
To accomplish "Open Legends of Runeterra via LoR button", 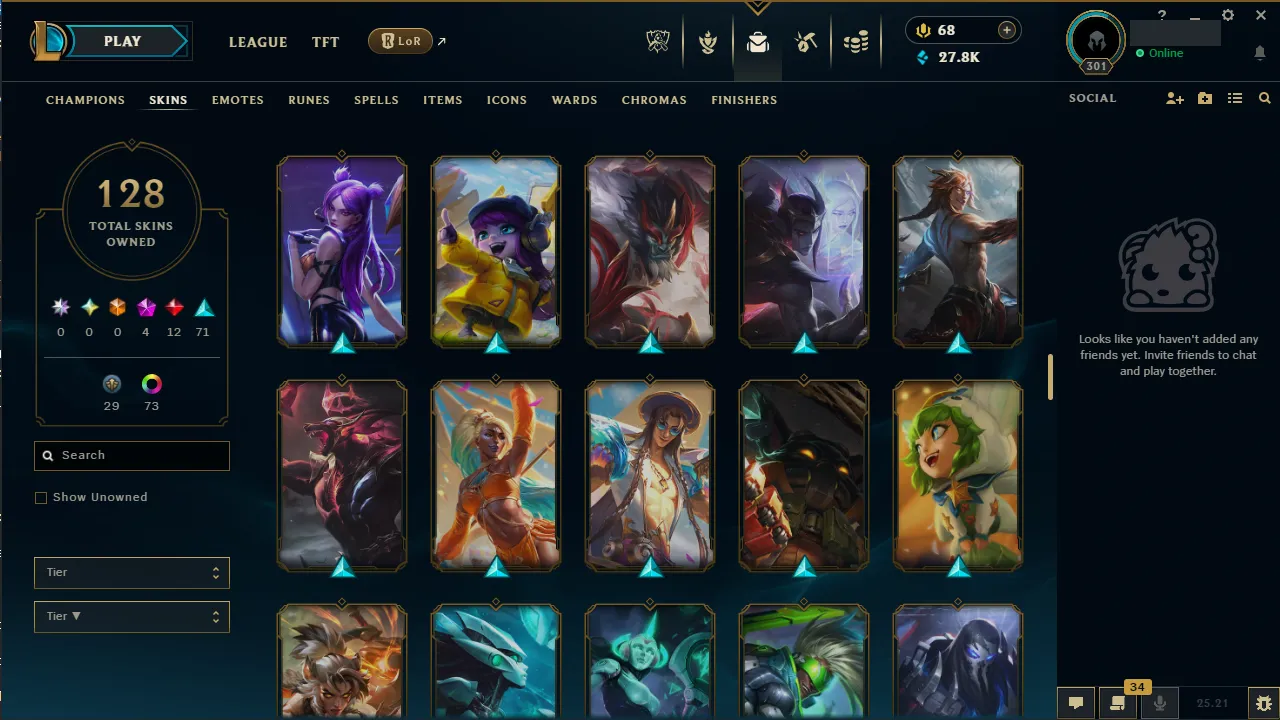I will pos(399,41).
